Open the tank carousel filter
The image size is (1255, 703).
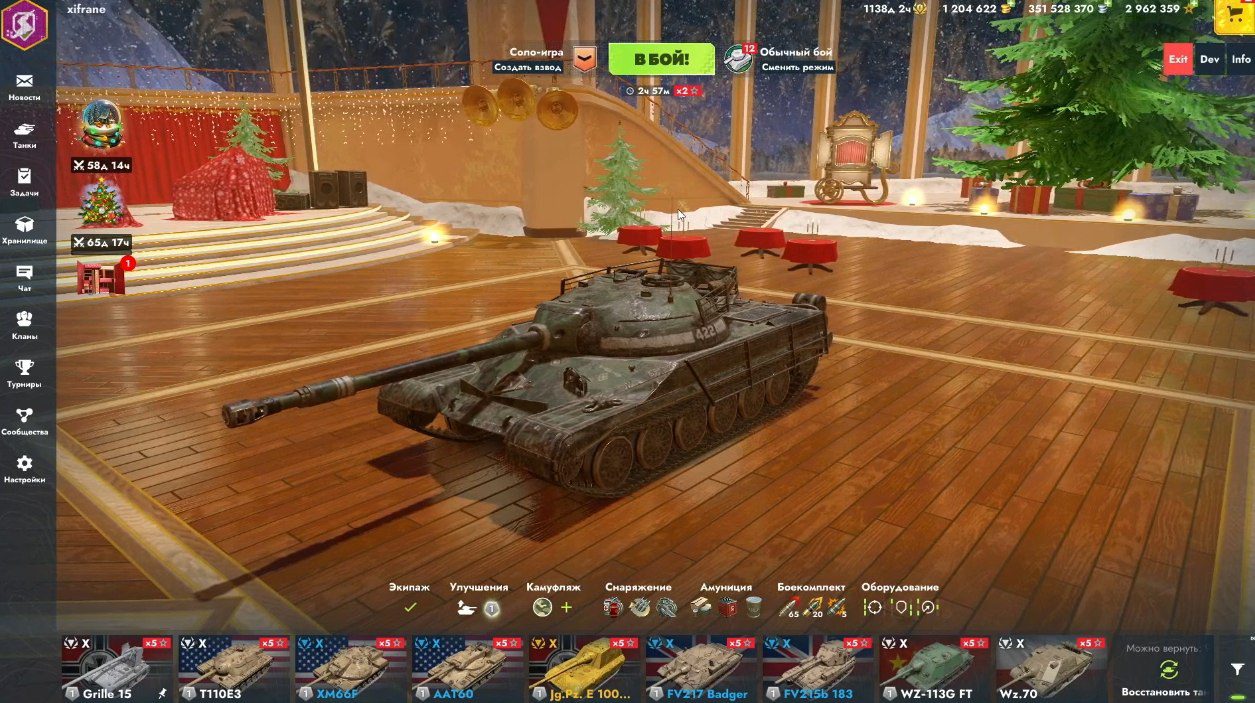click(1237, 669)
